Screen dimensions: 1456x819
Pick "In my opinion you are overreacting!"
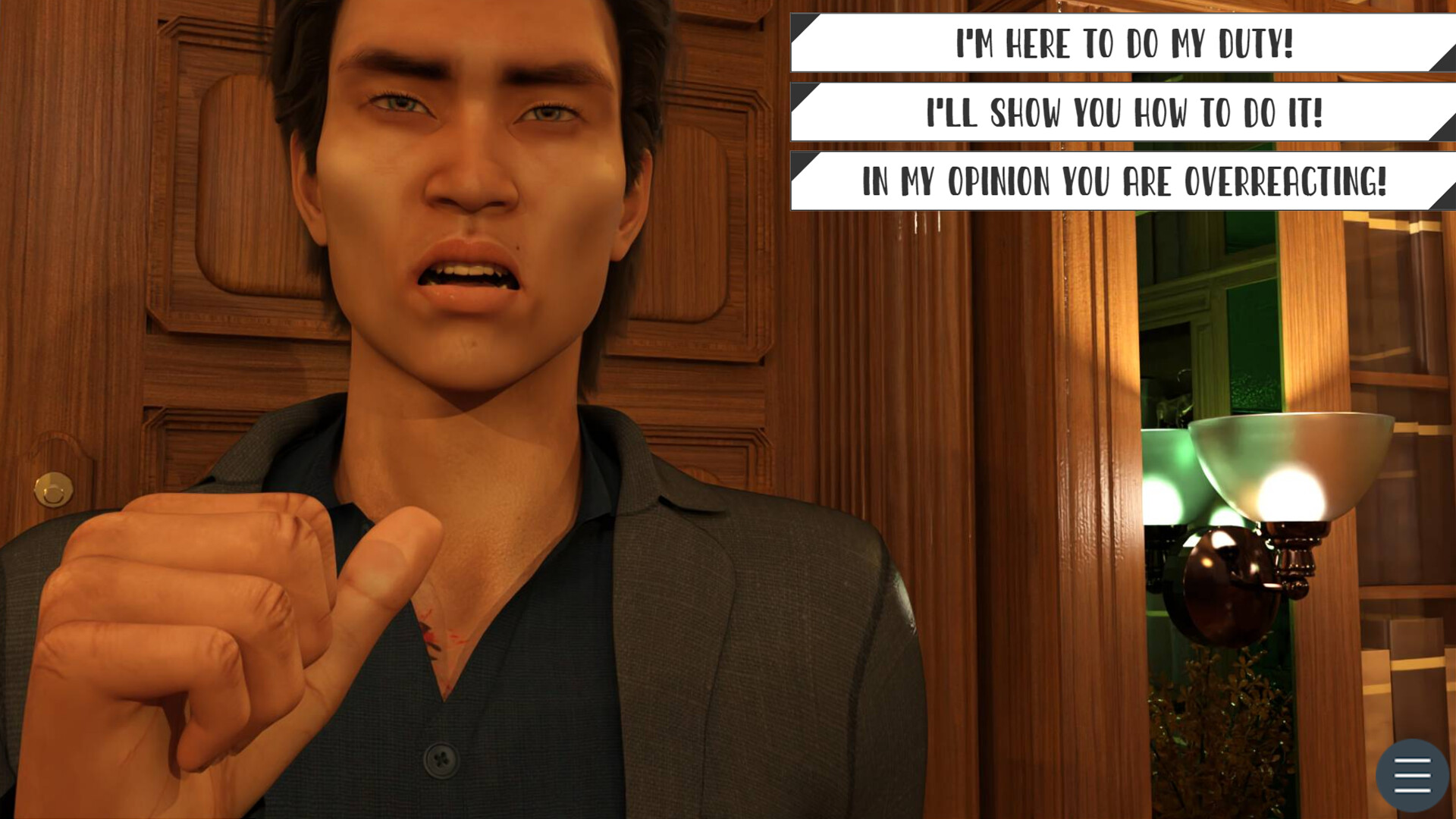(1122, 180)
